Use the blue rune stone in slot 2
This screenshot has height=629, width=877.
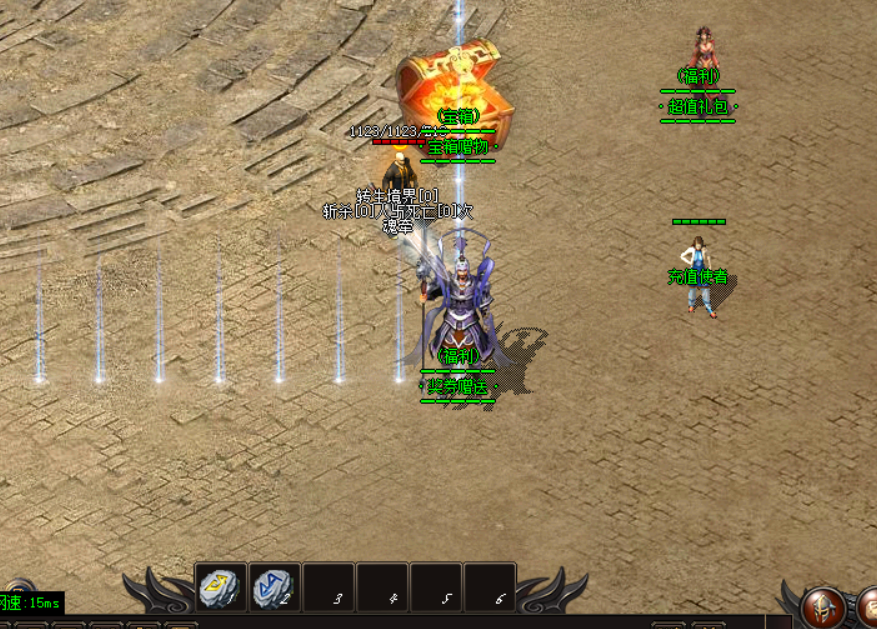(x=274, y=587)
